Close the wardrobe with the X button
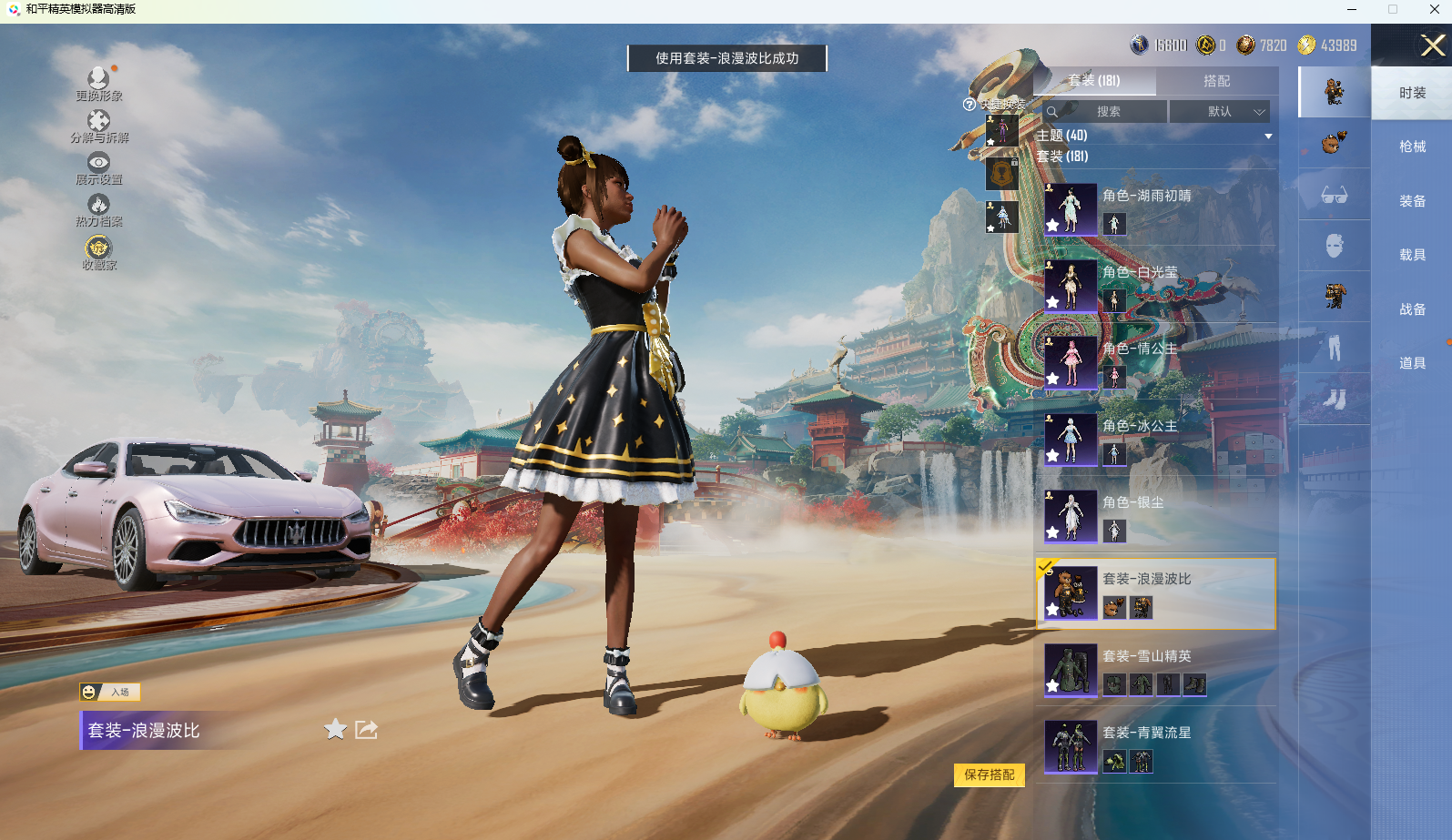 pos(1432,46)
